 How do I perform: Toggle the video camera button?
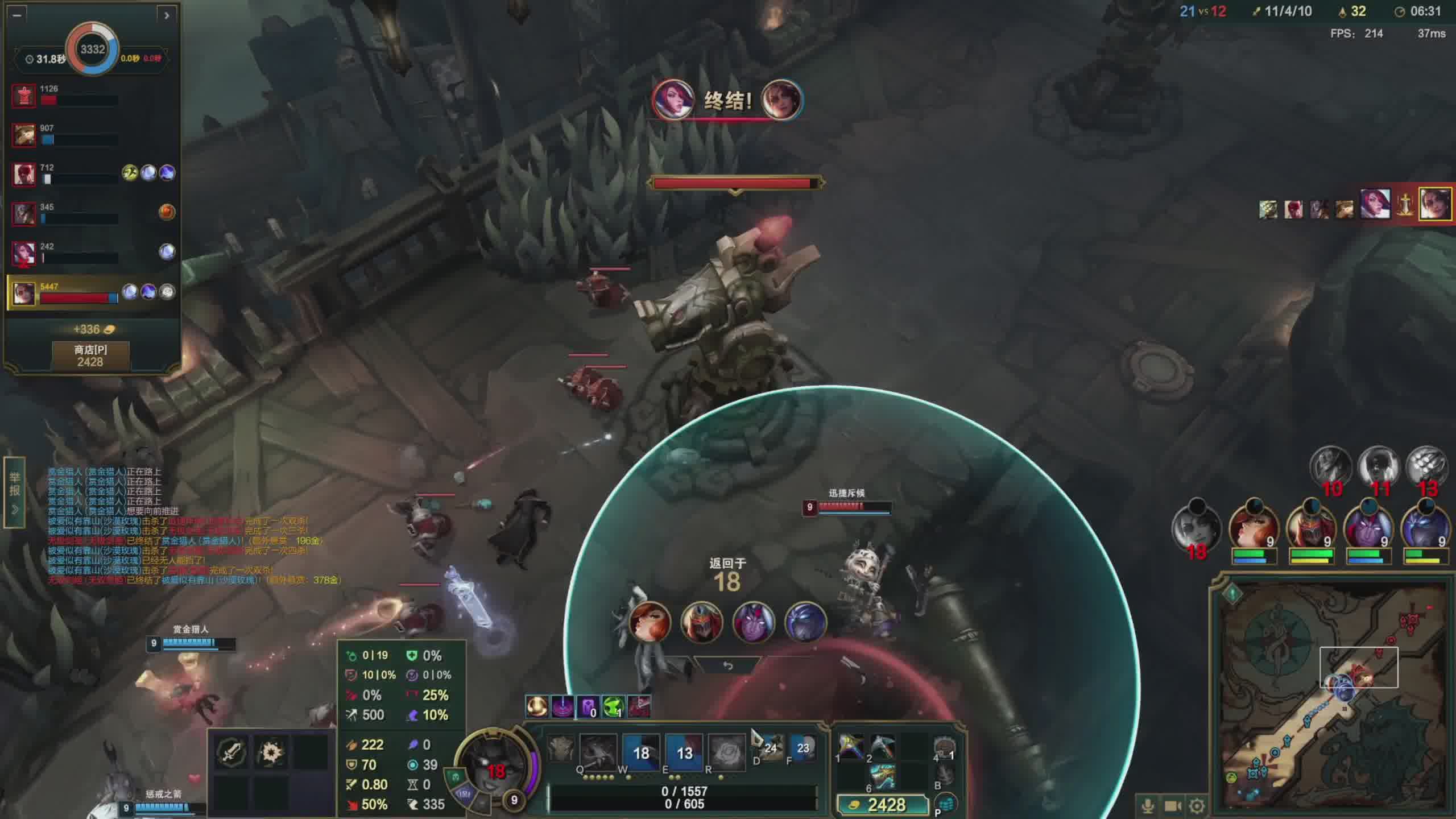1173,806
